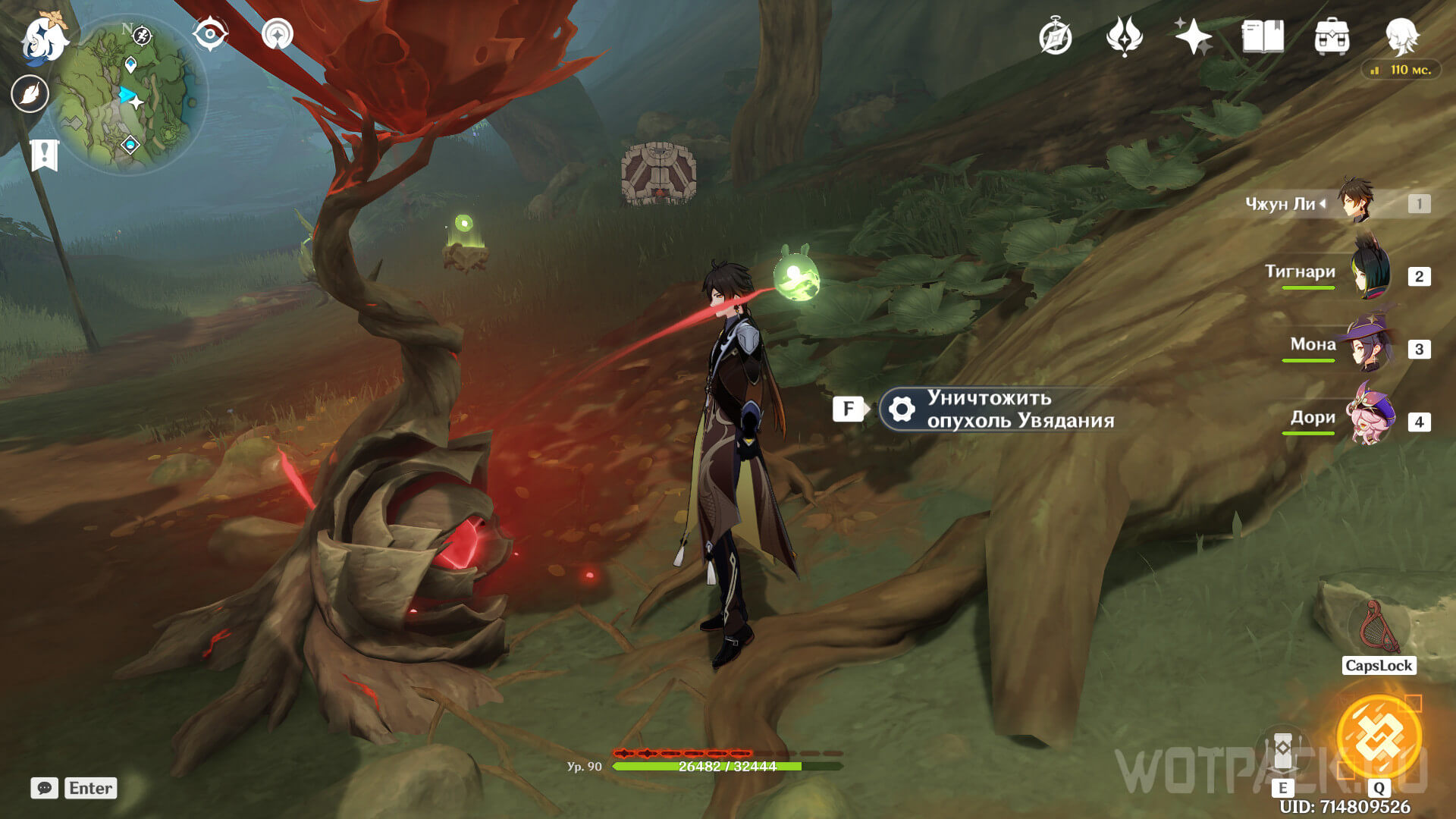Open the inventory backpack

(1332, 36)
